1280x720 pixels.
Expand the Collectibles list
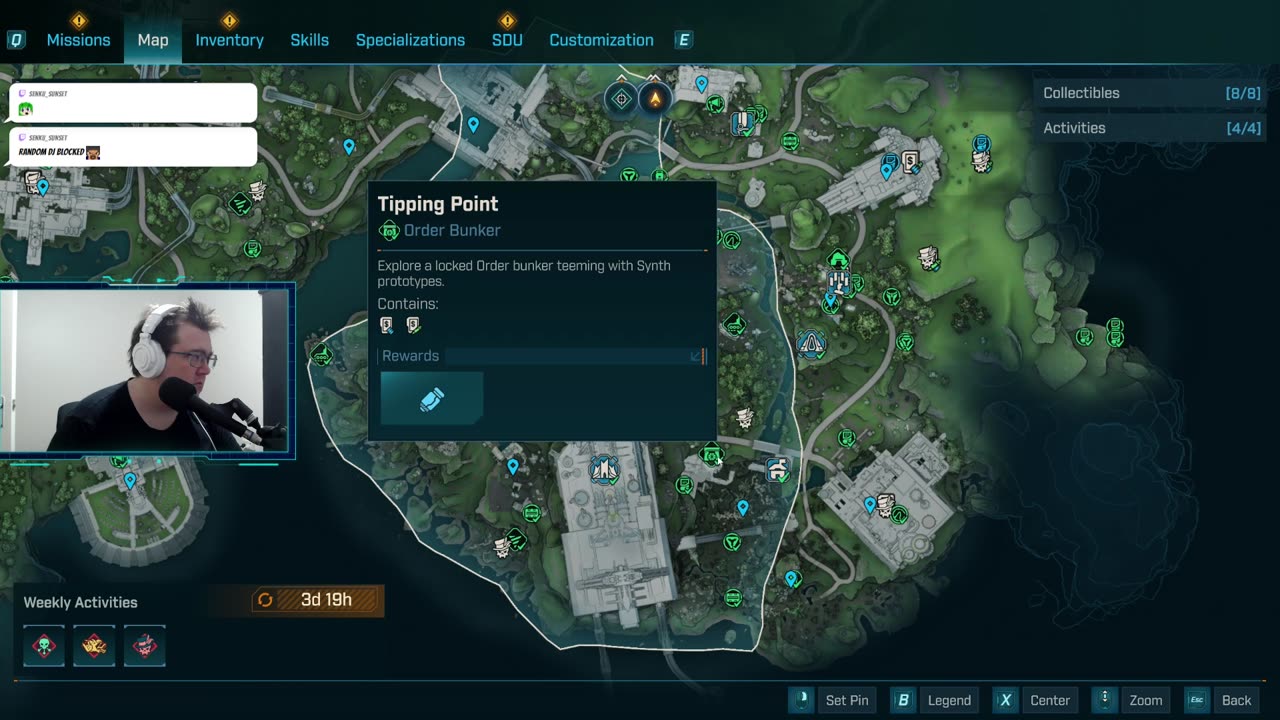click(x=1150, y=93)
